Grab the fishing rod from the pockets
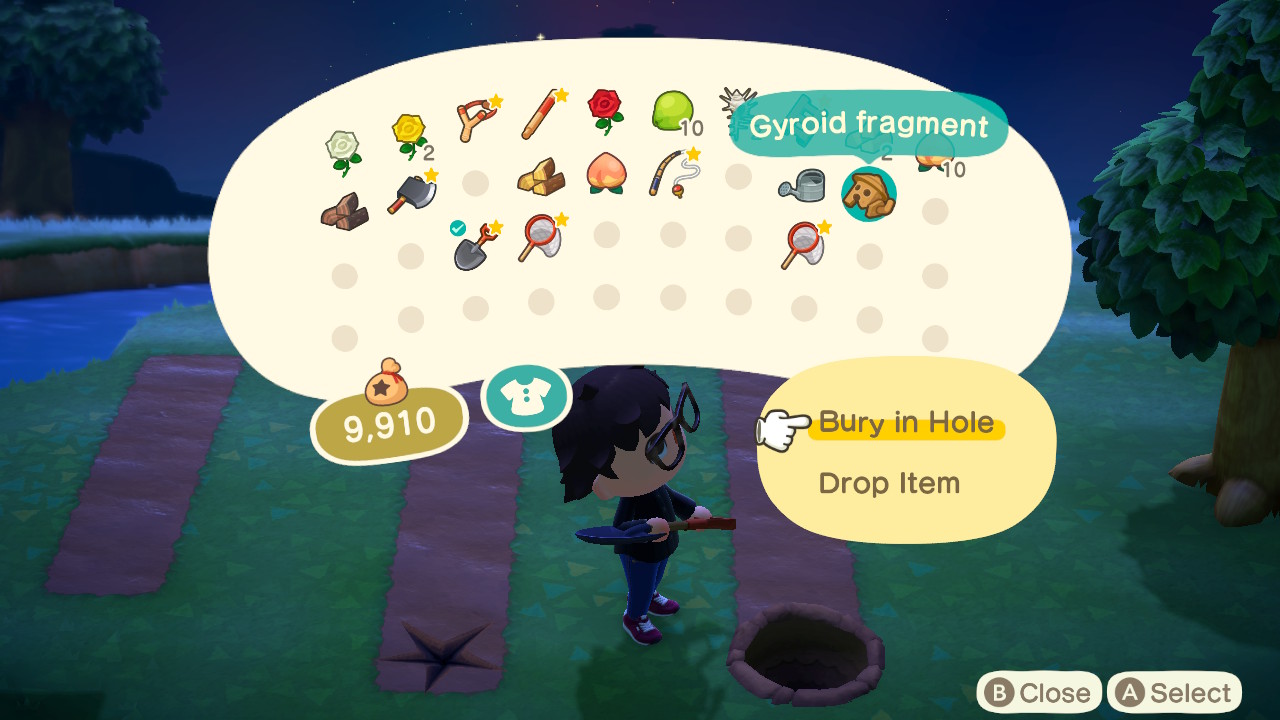This screenshot has width=1280, height=720. (x=672, y=173)
